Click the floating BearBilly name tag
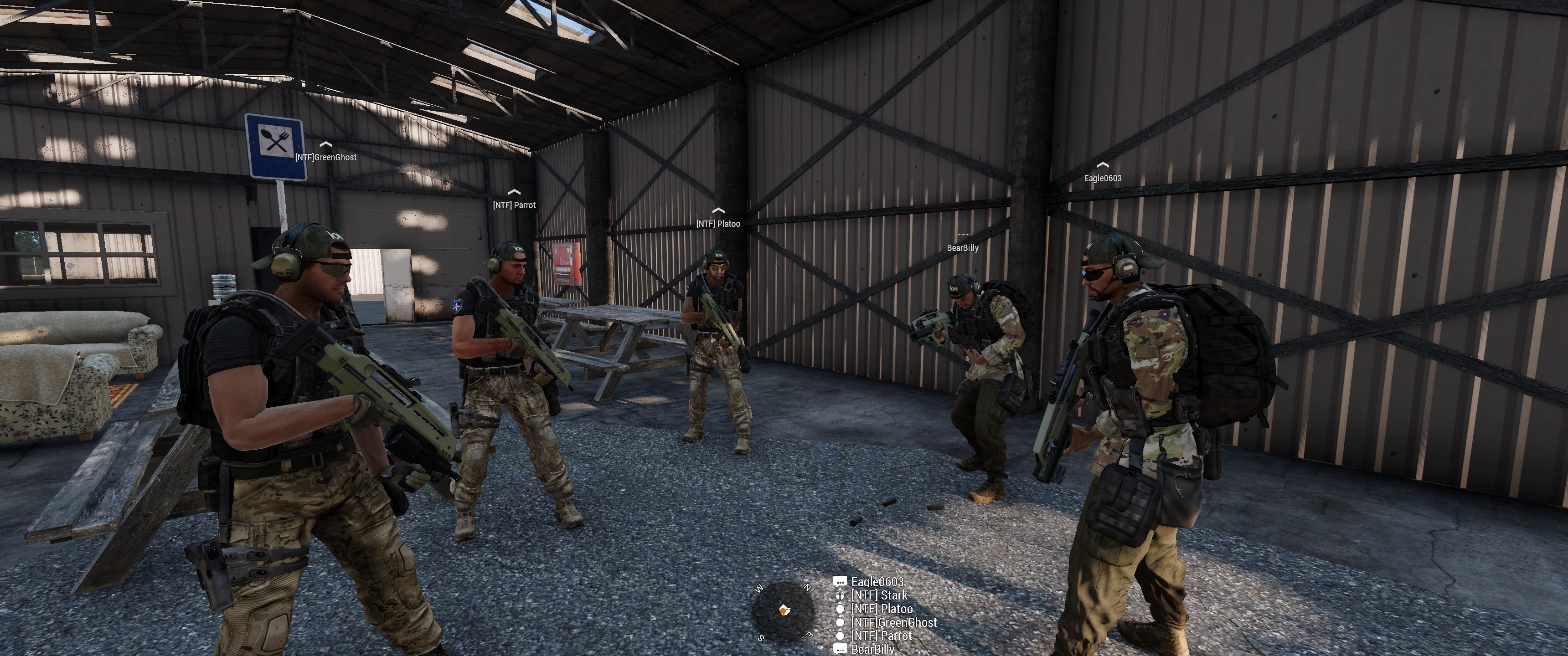 click(x=962, y=248)
